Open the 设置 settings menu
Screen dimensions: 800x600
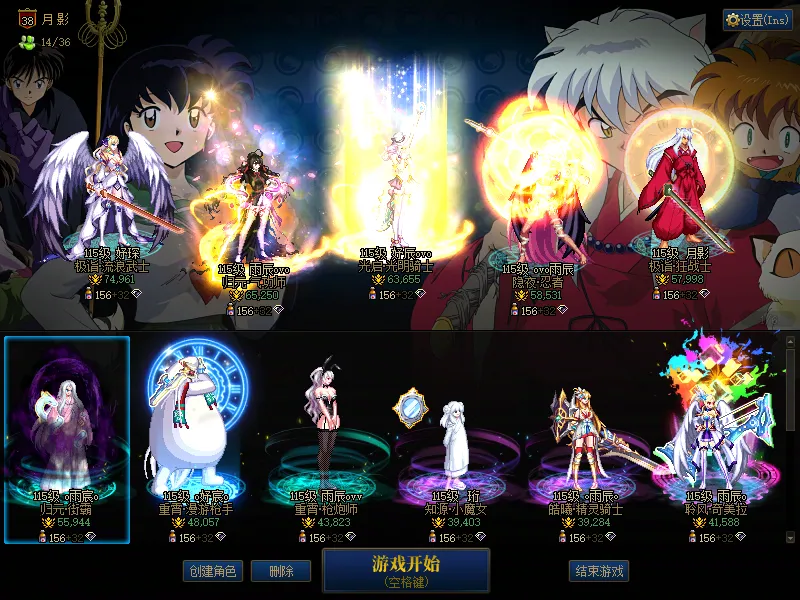[x=757, y=20]
